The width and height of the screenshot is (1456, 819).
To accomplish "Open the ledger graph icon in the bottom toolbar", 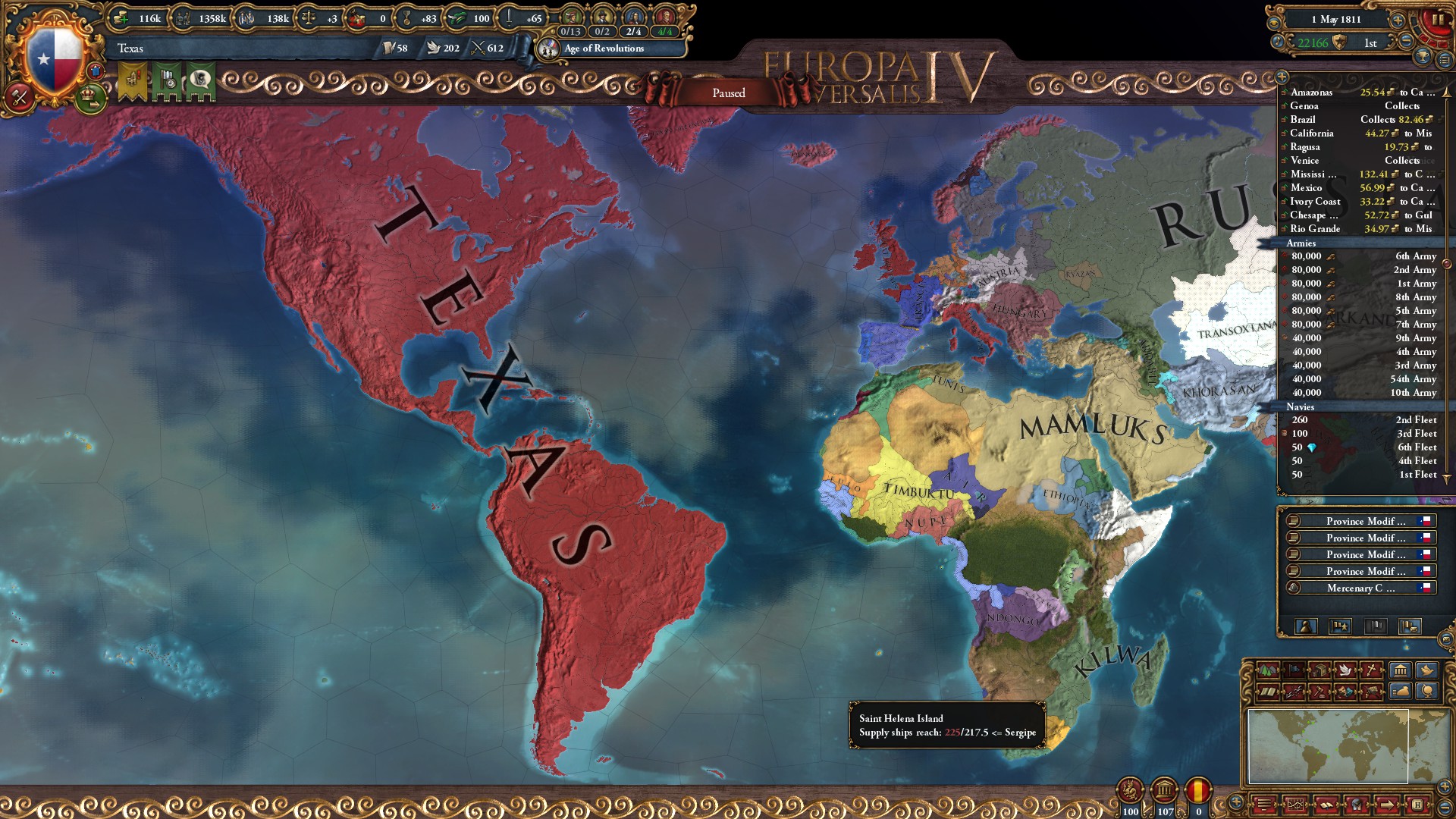I will pyautogui.click(x=1296, y=804).
